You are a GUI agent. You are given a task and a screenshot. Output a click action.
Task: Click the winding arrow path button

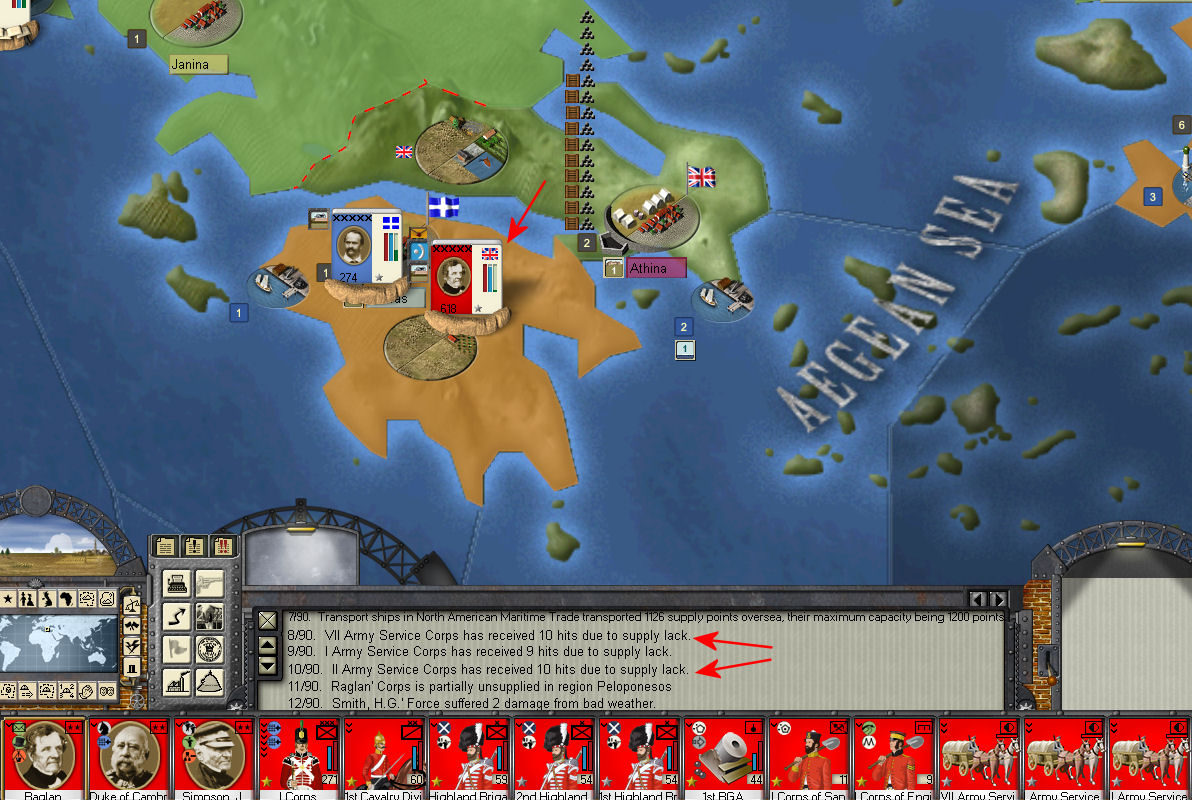[175, 616]
